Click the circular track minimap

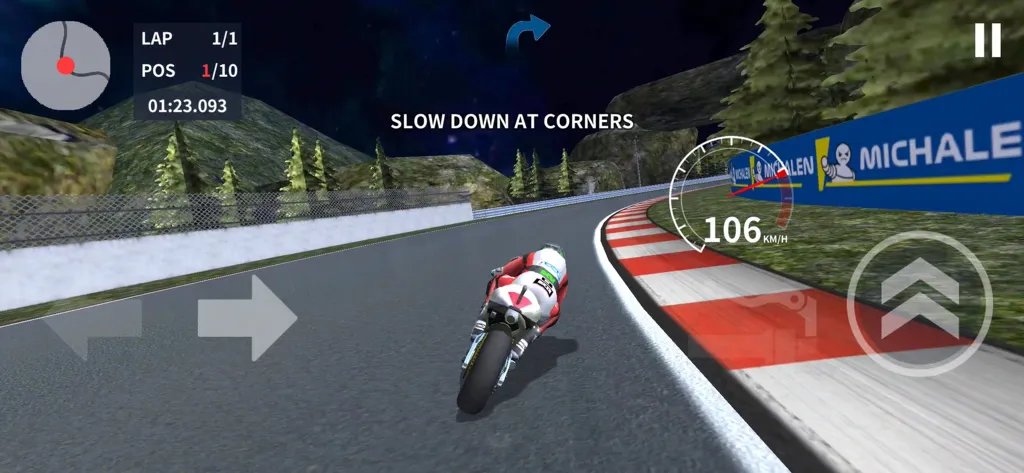66,65
